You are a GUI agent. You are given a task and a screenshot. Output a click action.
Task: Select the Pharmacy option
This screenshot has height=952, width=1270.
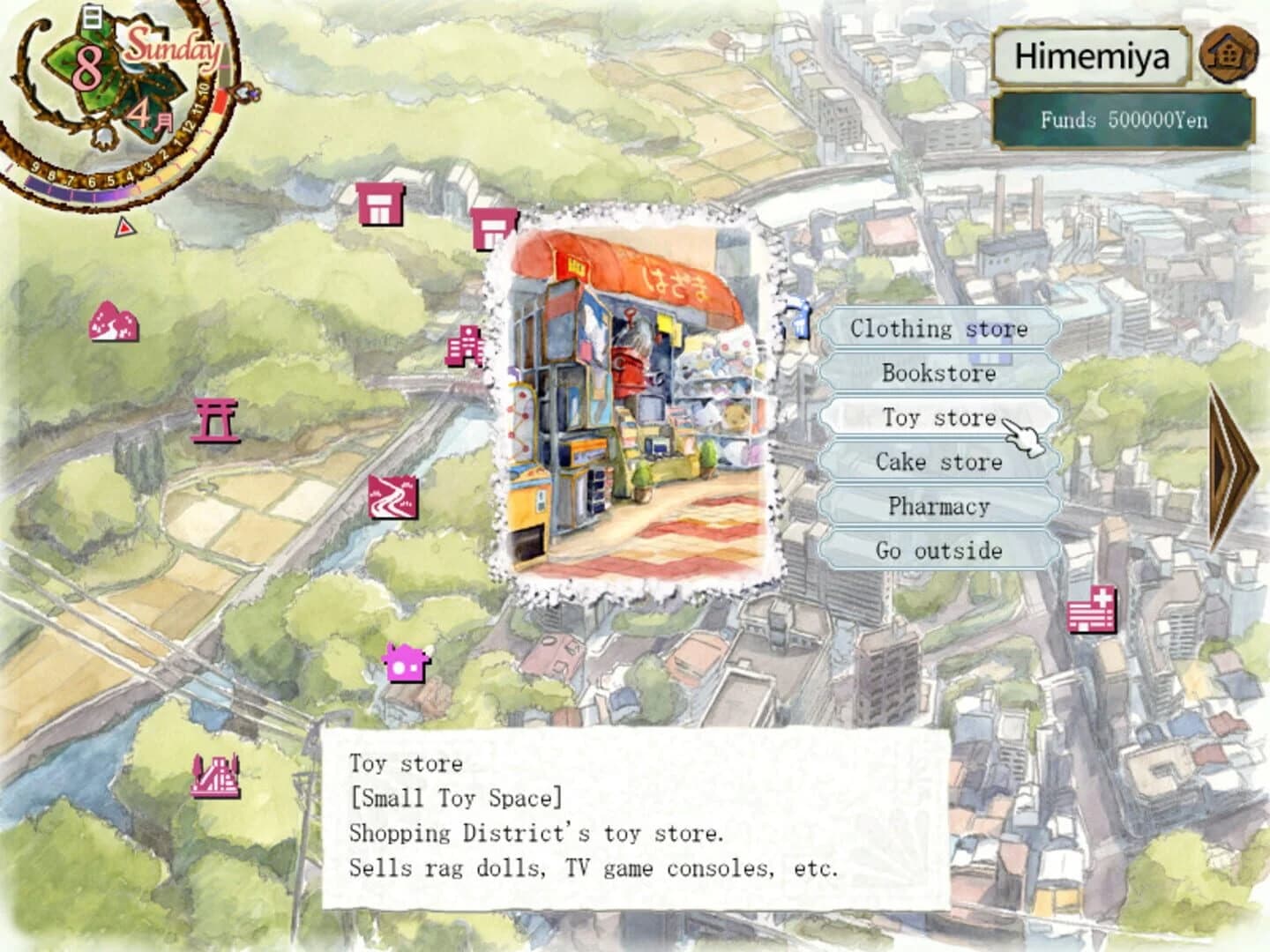[x=938, y=506]
